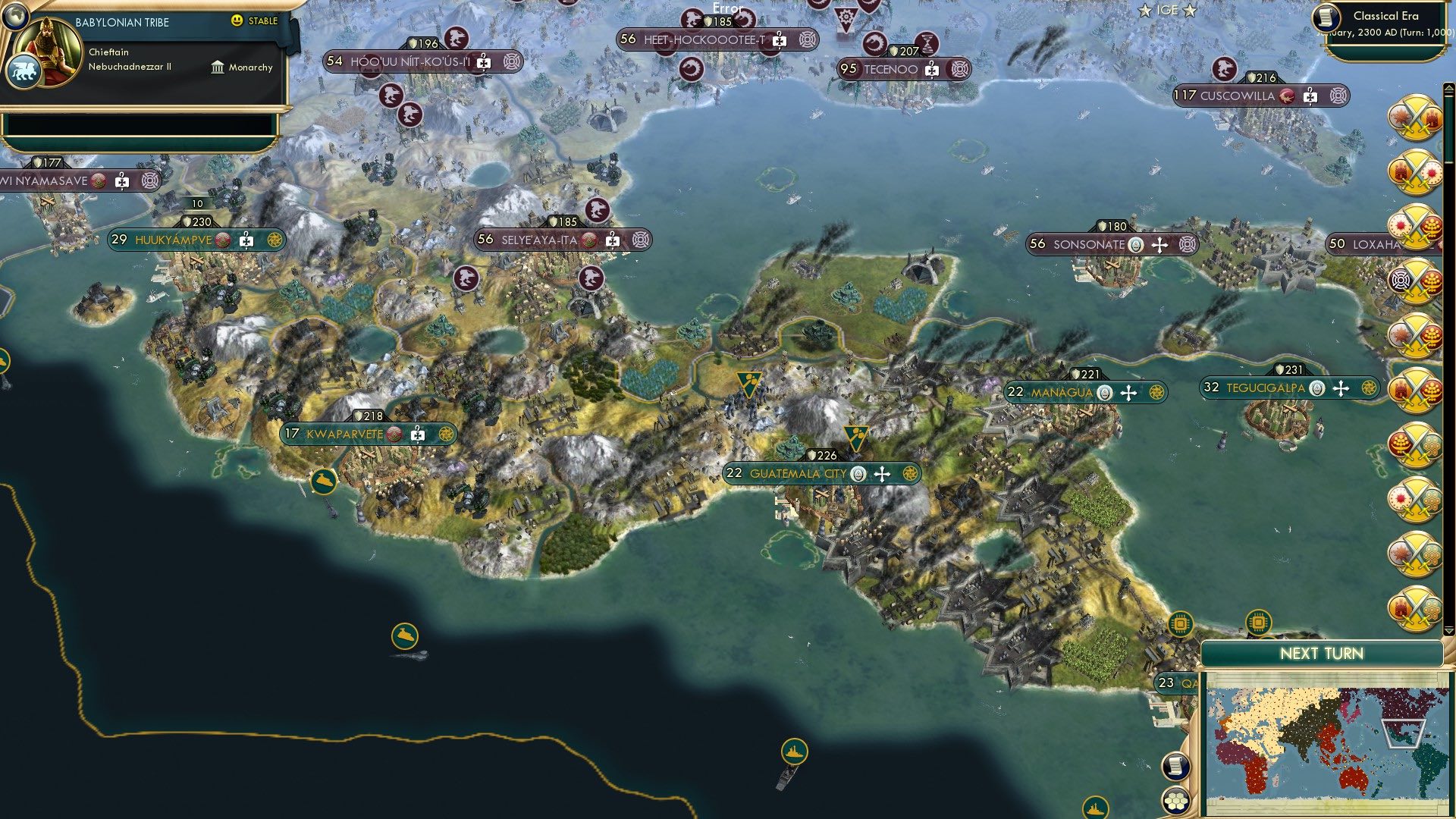Click the world minimap
1456x819 pixels.
click(x=1324, y=743)
